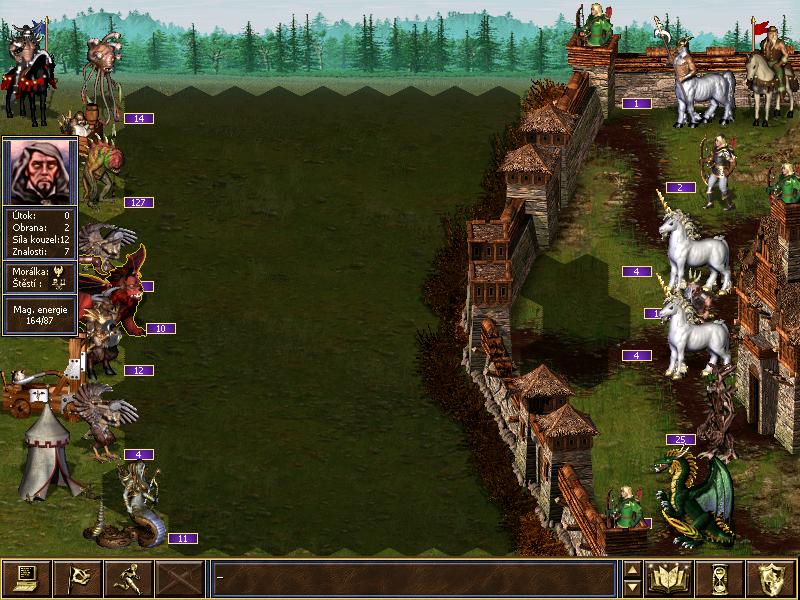Make the current unit wait with the hourglass
This screenshot has height=600, width=800.
(x=719, y=577)
